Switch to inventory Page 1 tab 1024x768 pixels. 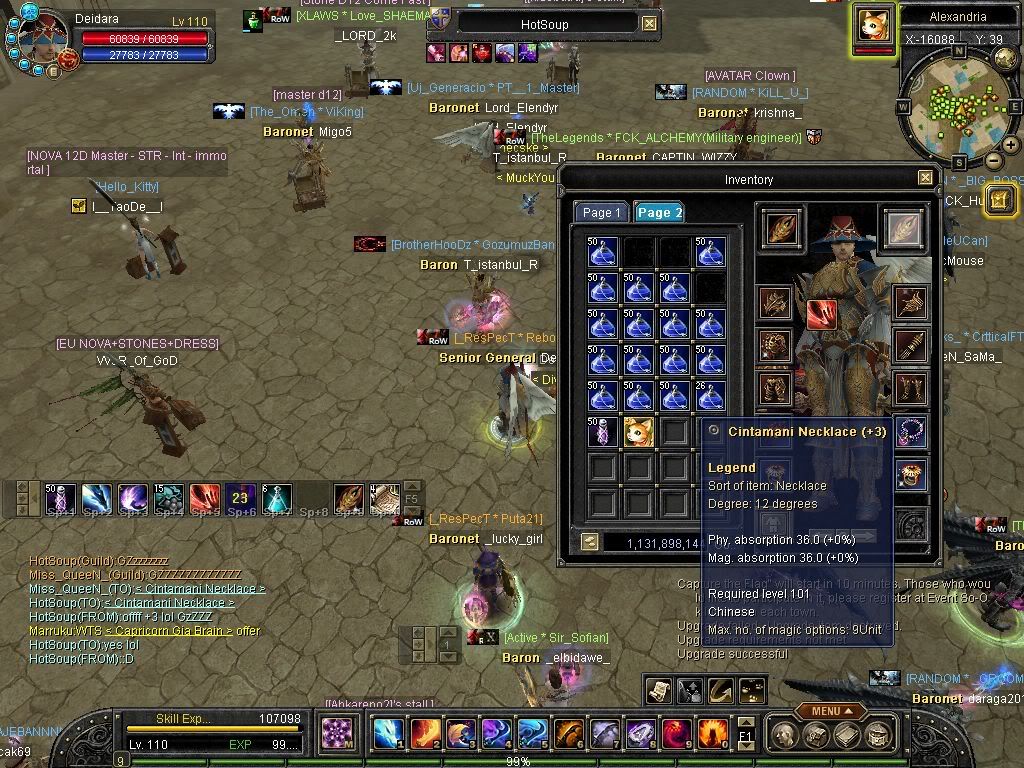[602, 212]
